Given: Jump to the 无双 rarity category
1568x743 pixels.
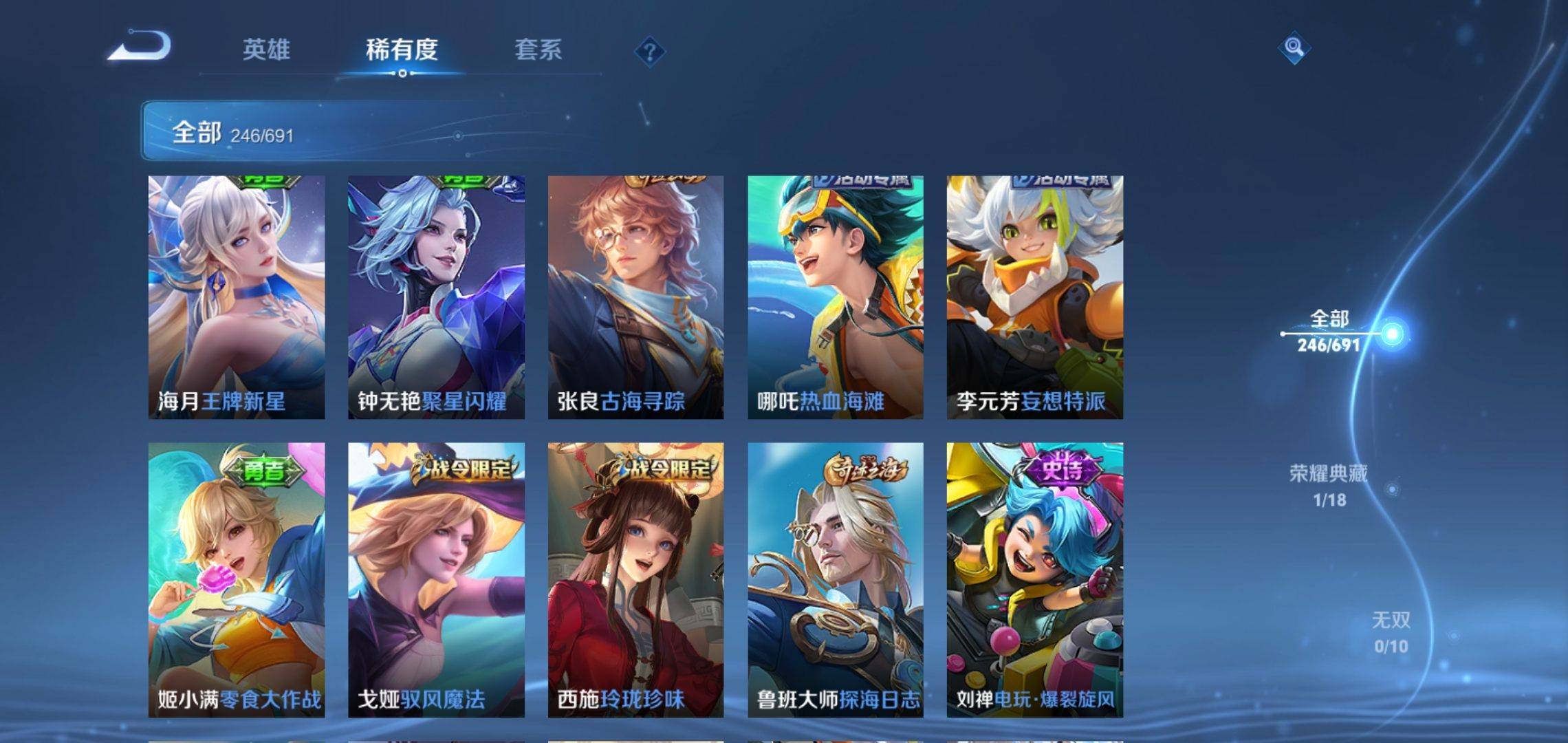Looking at the screenshot, I should [1391, 632].
